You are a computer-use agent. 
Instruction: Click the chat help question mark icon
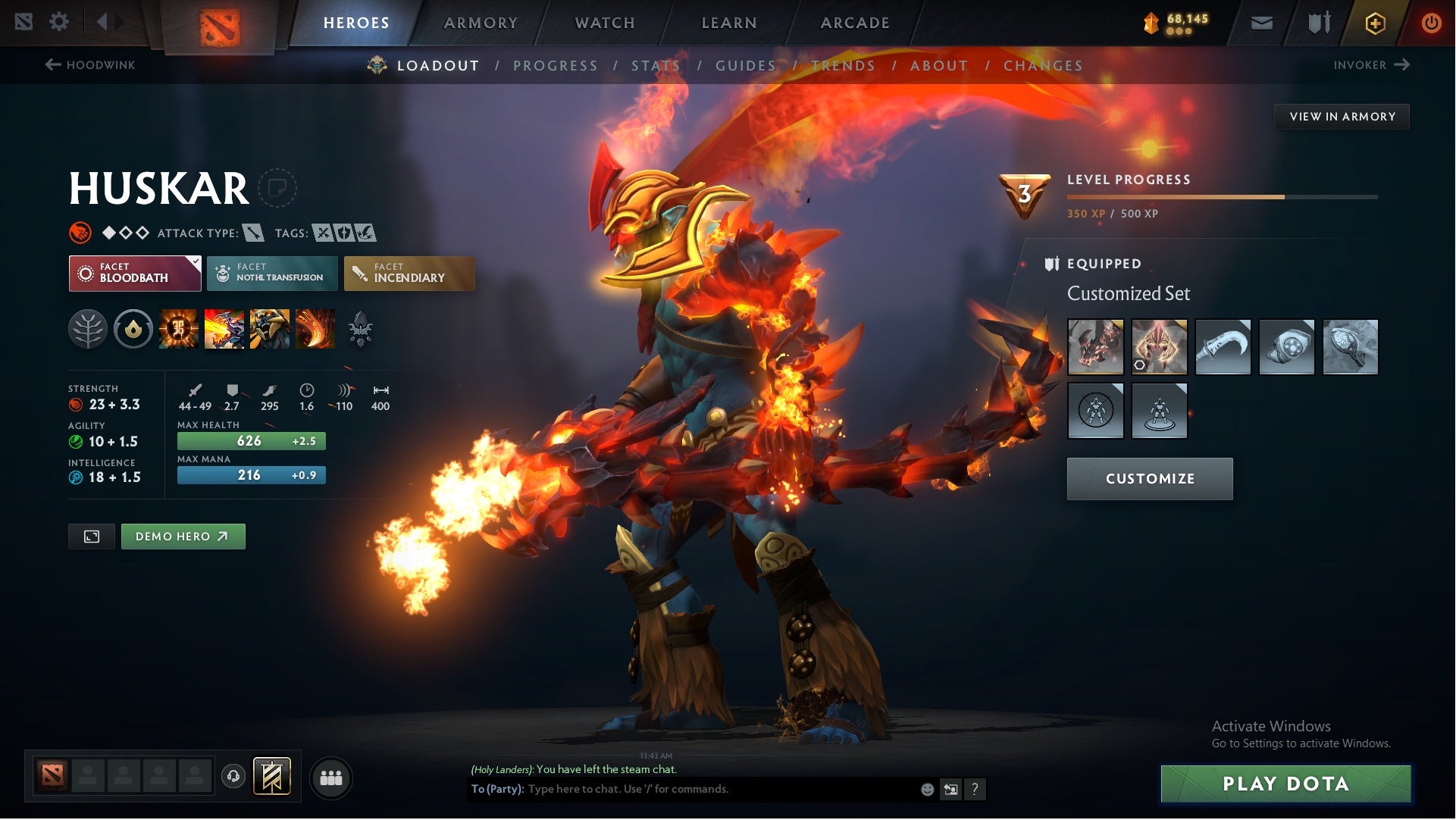point(975,789)
